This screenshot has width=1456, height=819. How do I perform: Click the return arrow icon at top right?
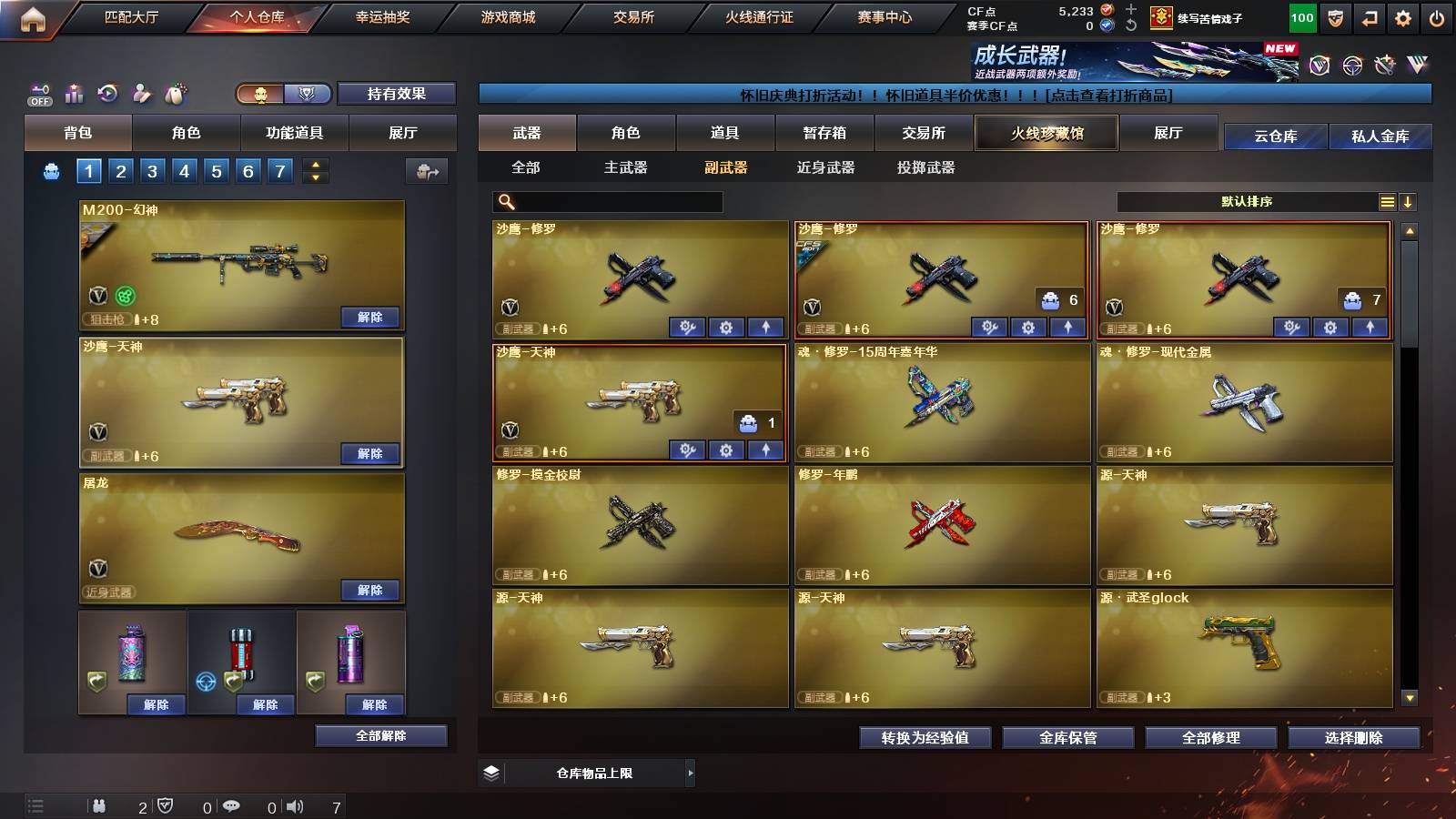point(1370,17)
